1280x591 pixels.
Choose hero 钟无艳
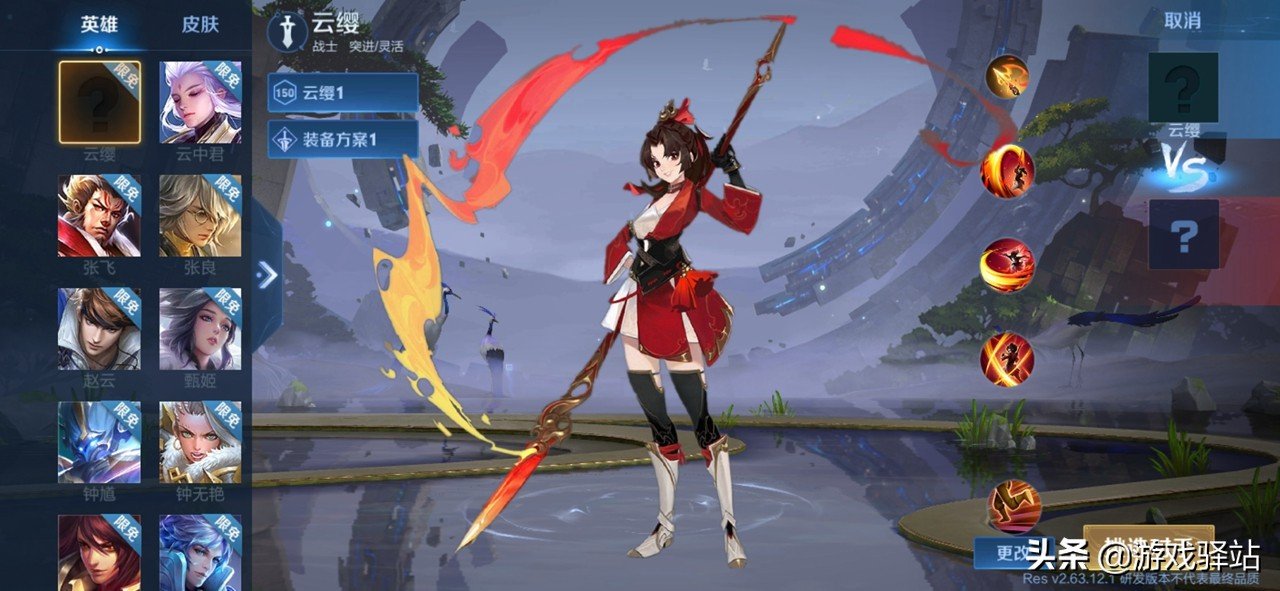(x=200, y=442)
